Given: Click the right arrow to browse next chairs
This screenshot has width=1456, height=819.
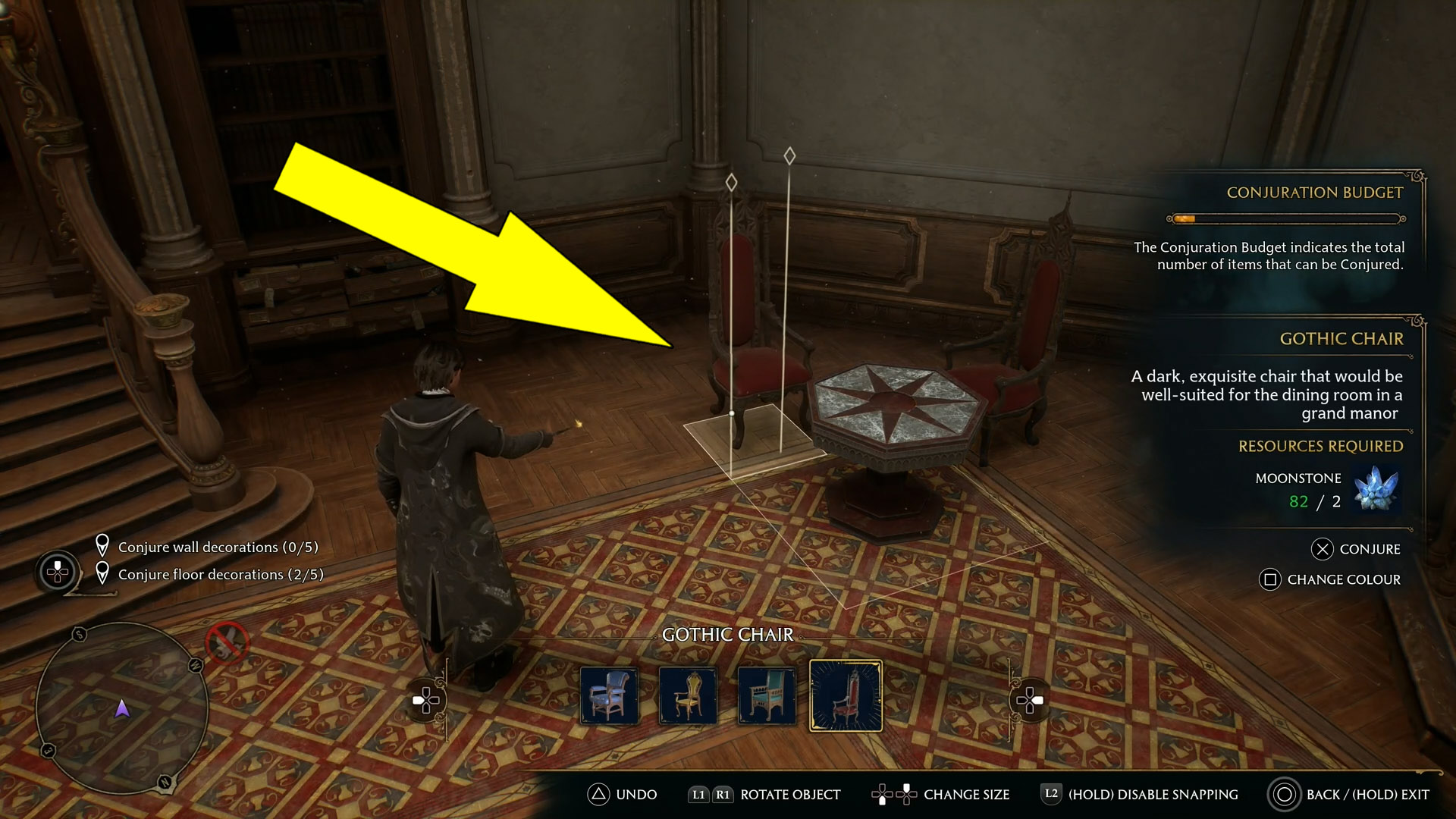Looking at the screenshot, I should pos(1030,701).
